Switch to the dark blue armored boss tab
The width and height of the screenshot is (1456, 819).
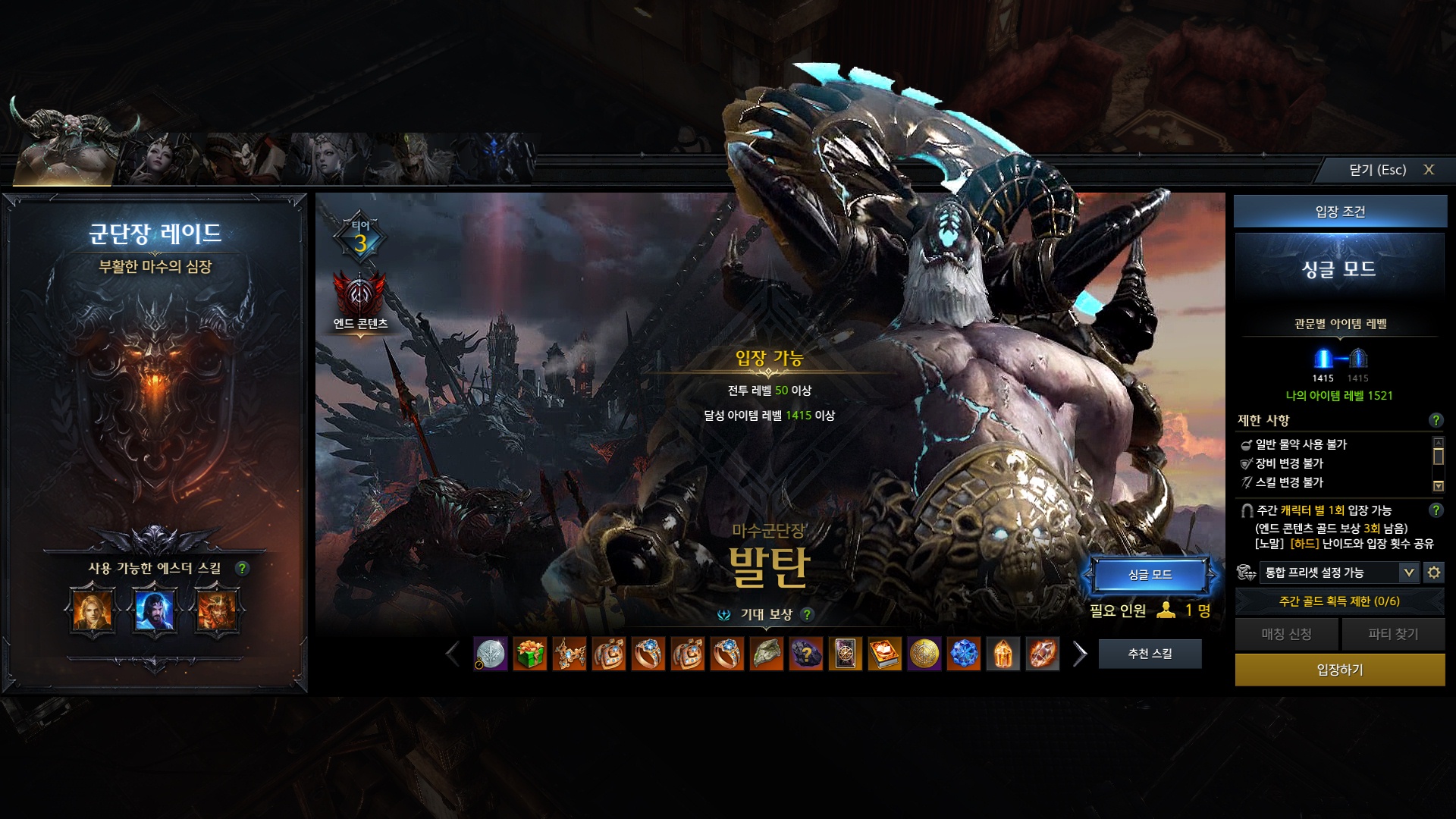pyautogui.click(x=493, y=159)
